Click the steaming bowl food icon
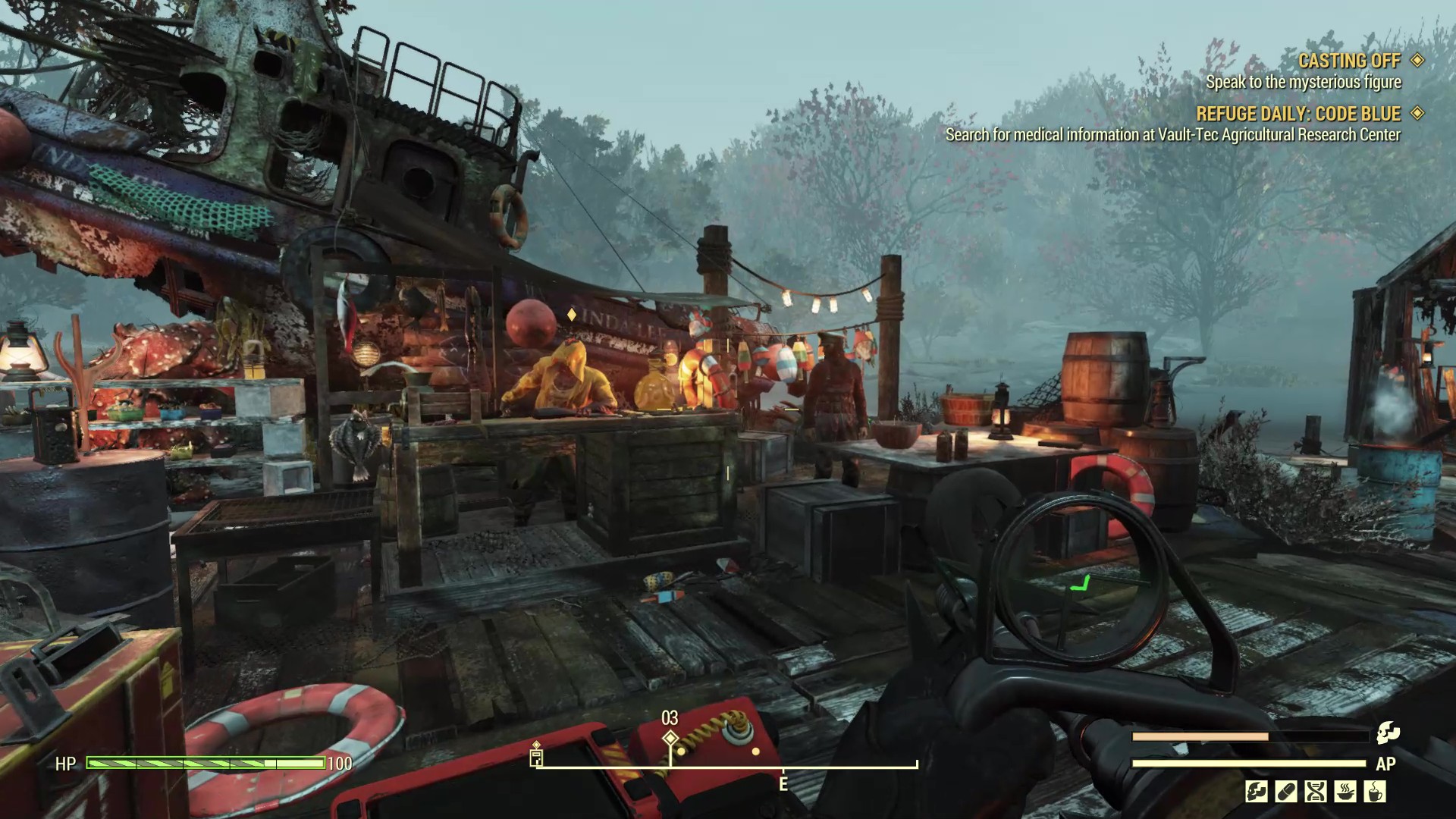 point(1345,792)
